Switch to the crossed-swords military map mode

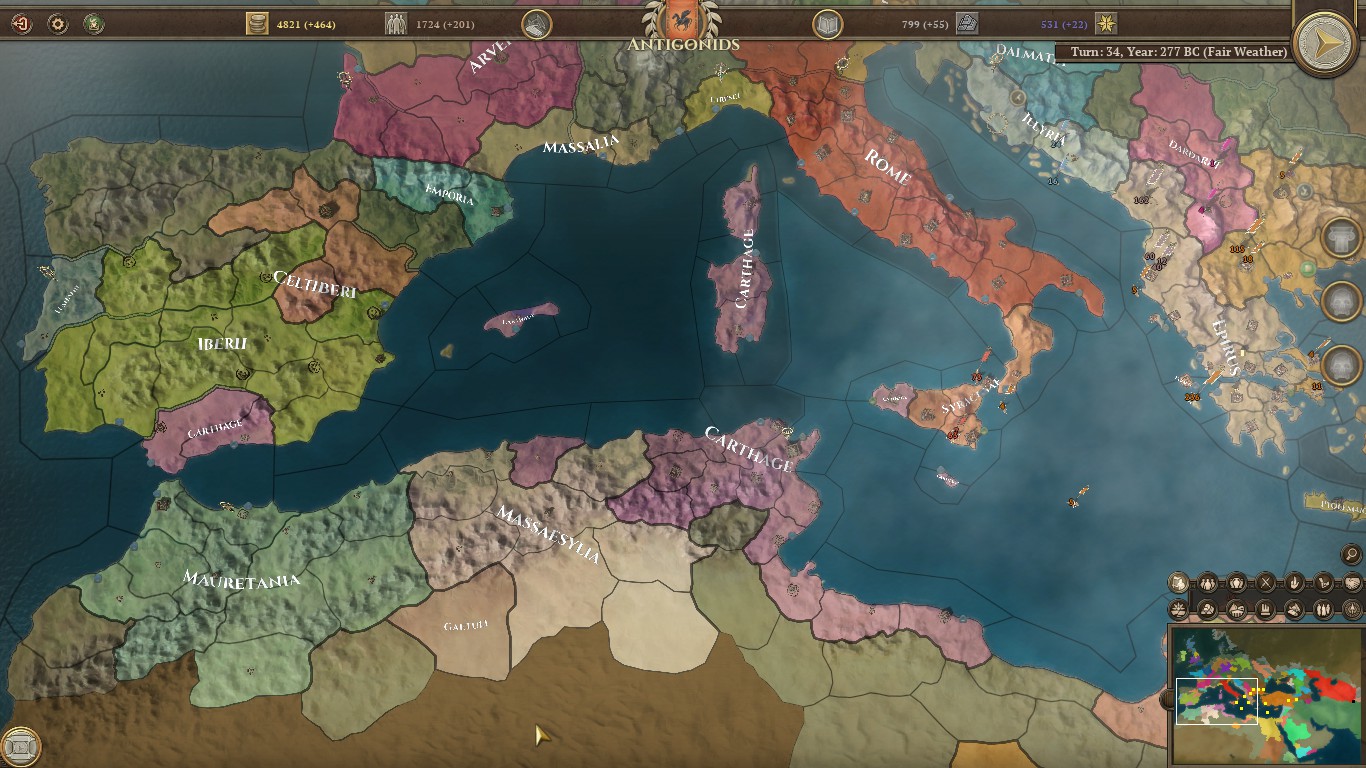[1266, 581]
